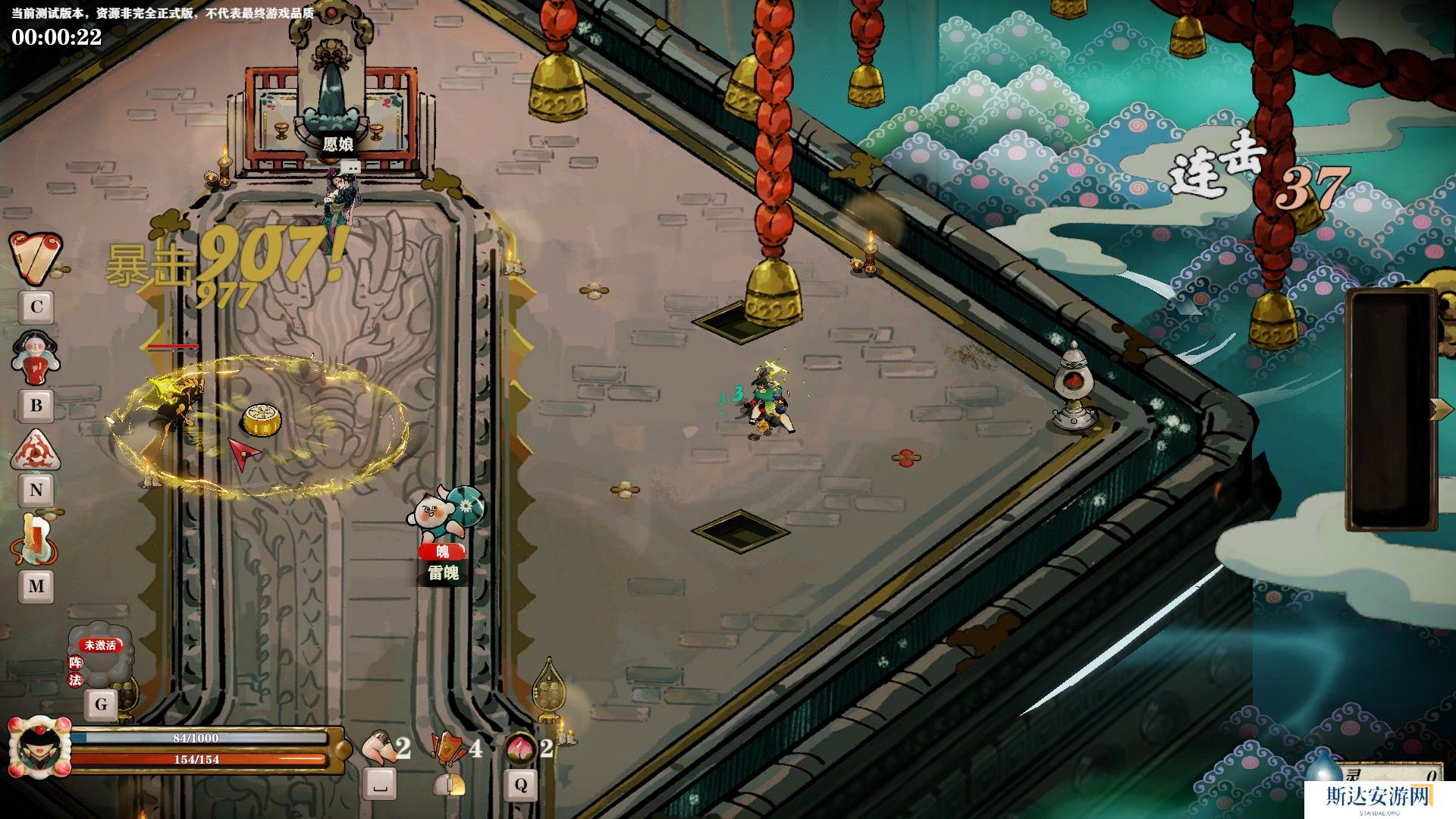Expand the side panel arrow tab
The height and width of the screenshot is (819, 1456).
(x=1440, y=409)
